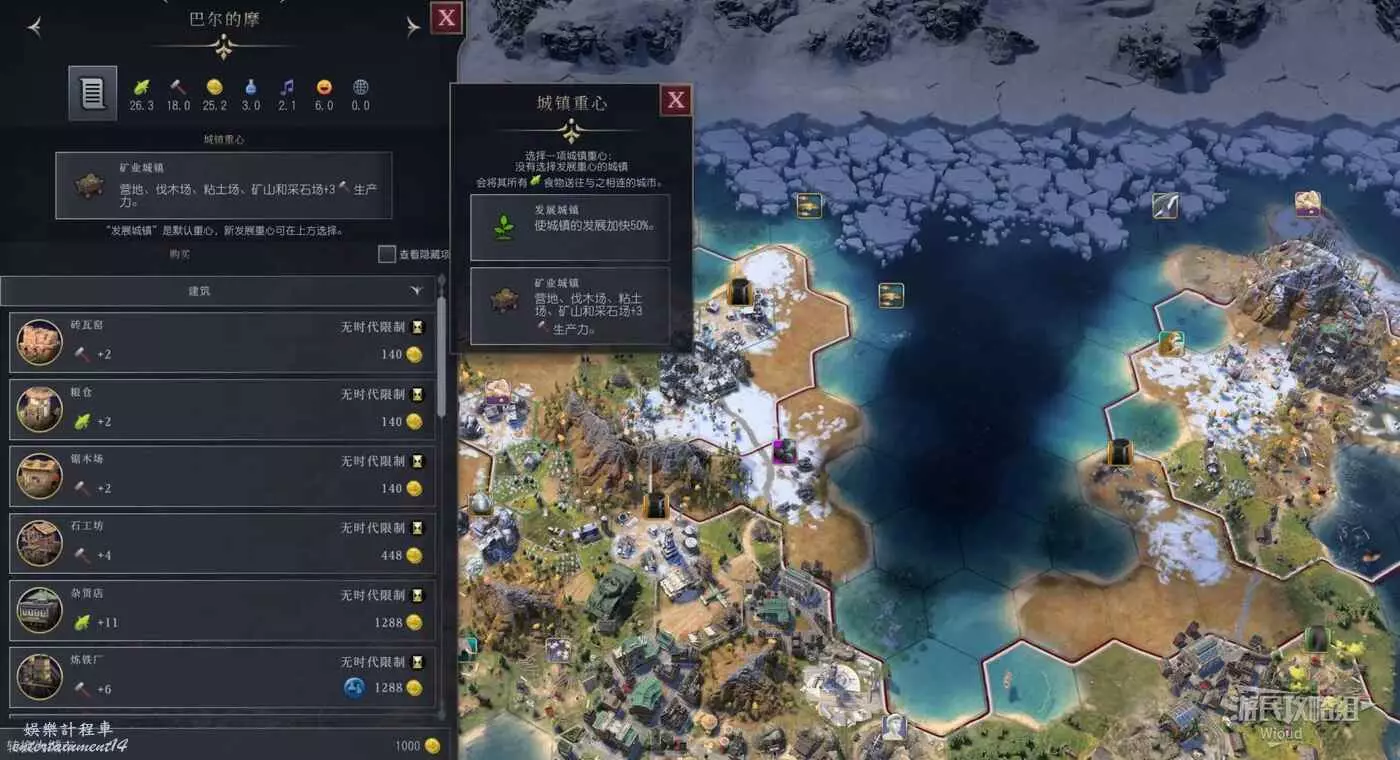Collapse the 建筑 section header
1400x760 pixels.
tap(218, 291)
